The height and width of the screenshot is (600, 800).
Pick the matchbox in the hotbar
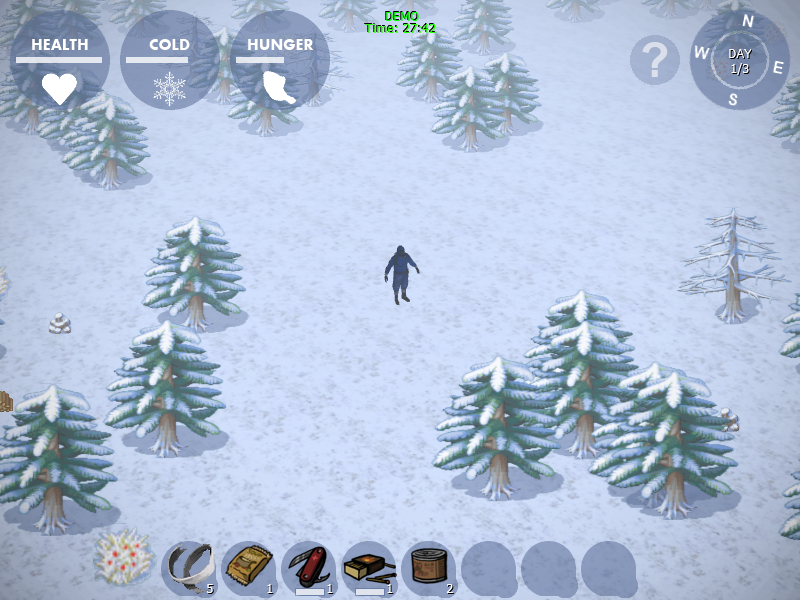point(368,568)
